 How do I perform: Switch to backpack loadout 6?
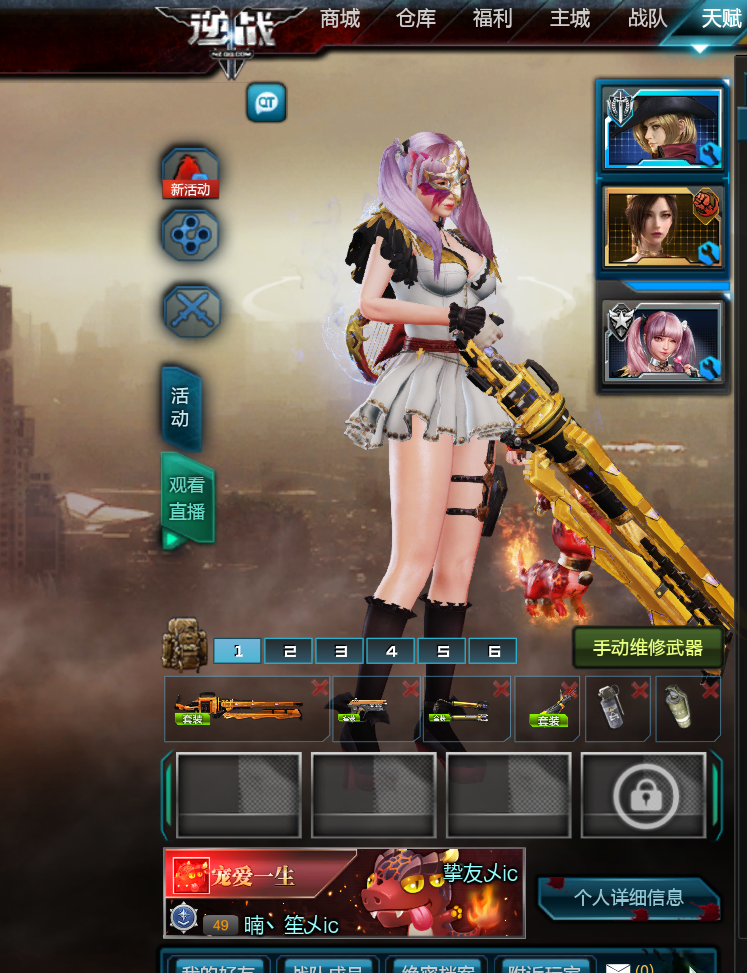(493, 651)
